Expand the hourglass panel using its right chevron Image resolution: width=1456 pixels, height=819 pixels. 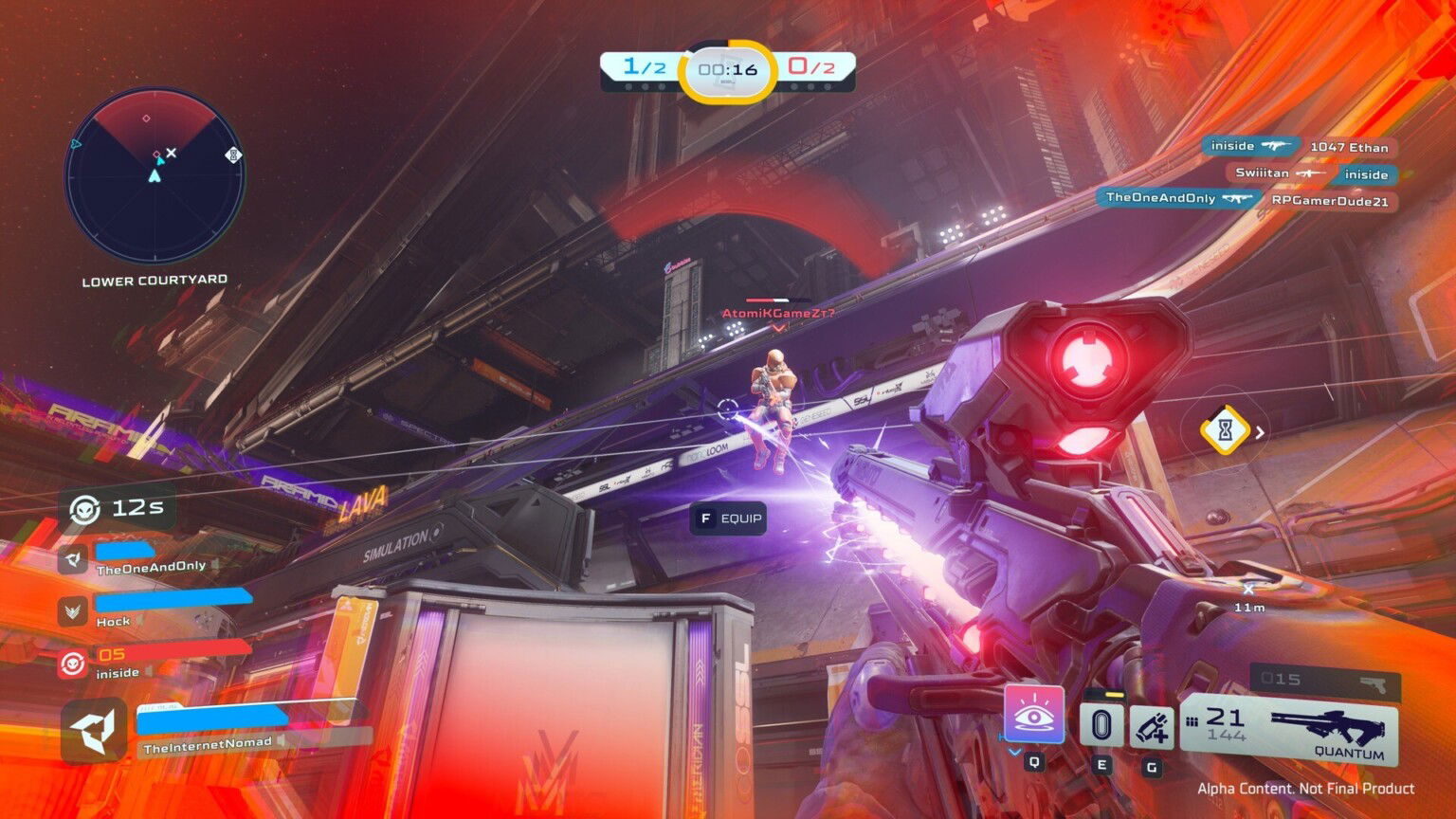[1260, 433]
